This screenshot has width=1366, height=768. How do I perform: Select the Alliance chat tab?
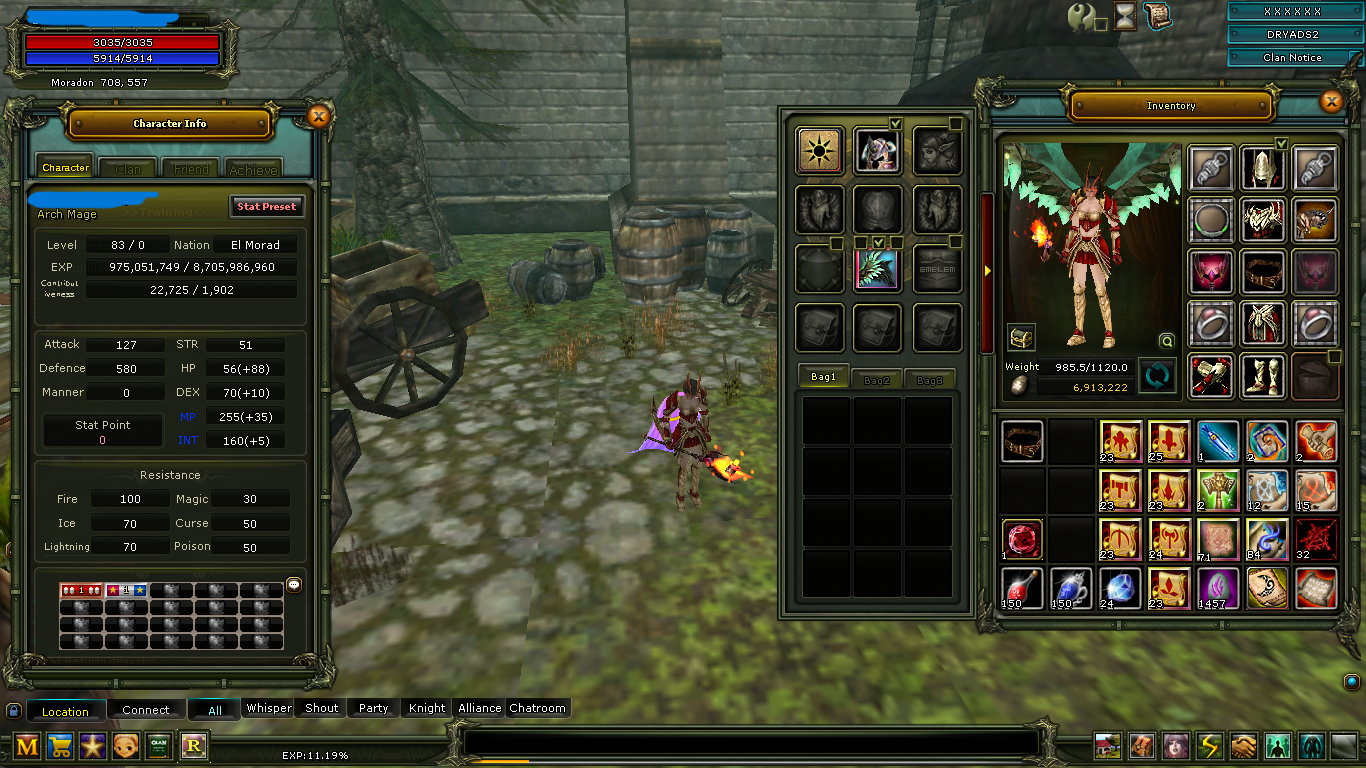(479, 708)
